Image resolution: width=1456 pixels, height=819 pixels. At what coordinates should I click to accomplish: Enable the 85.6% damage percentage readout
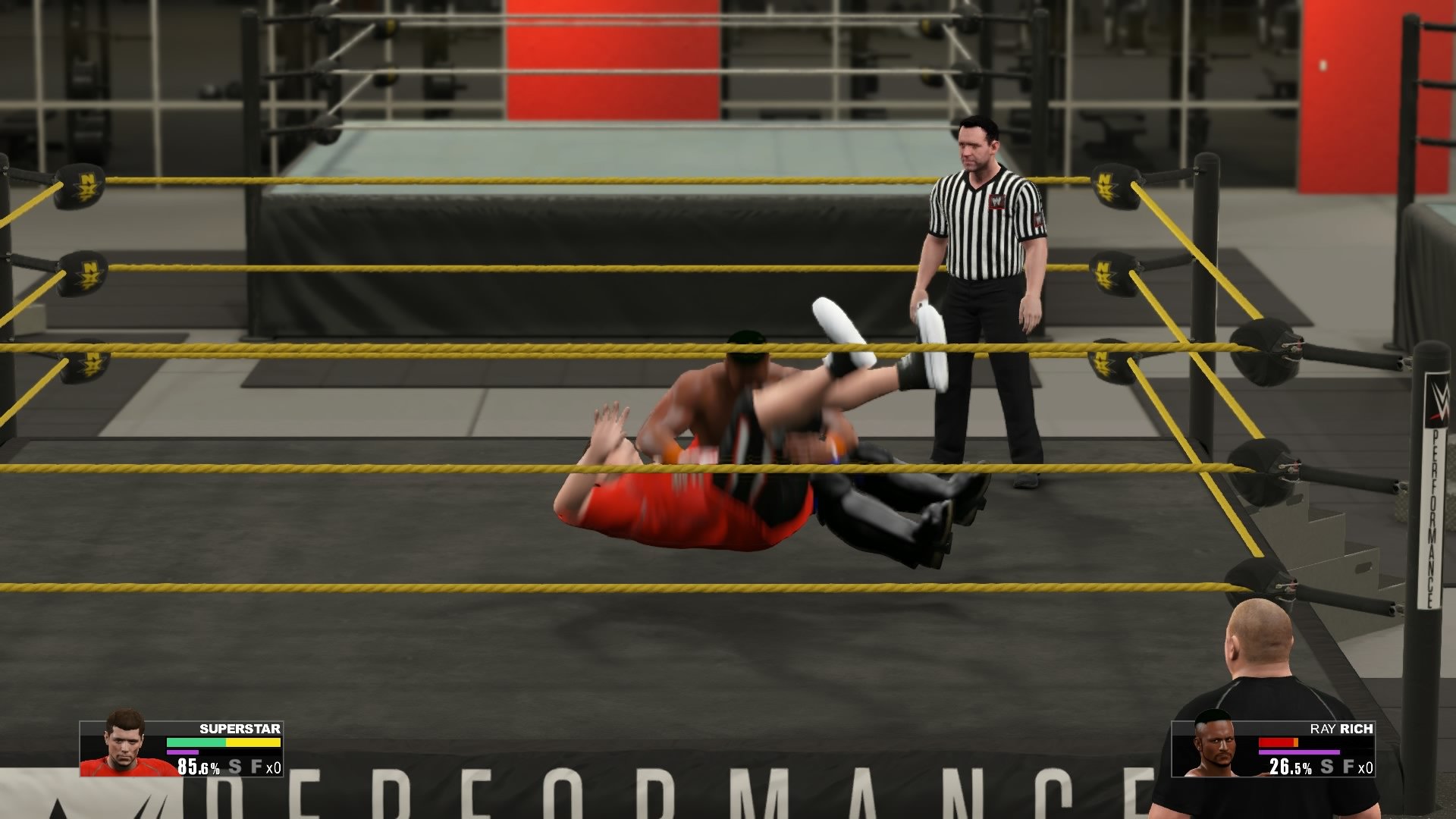[197, 767]
